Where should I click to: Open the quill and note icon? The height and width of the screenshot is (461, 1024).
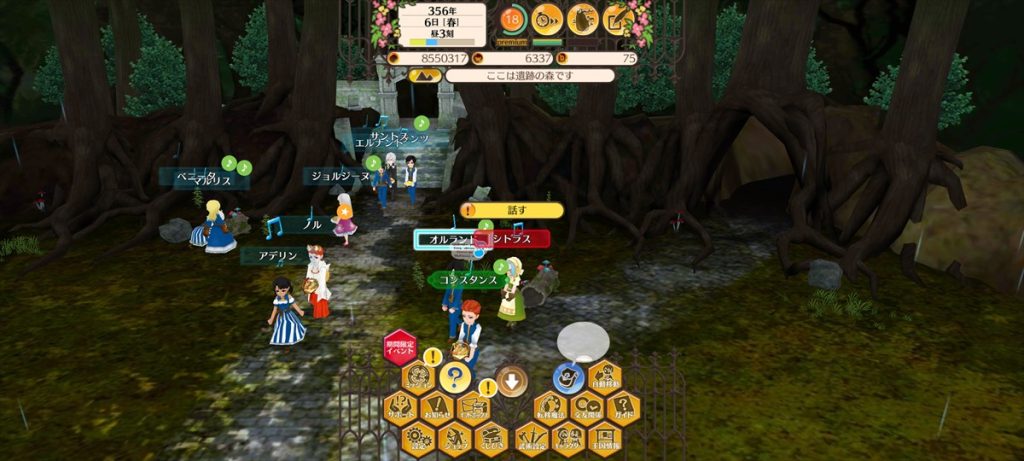618,17
